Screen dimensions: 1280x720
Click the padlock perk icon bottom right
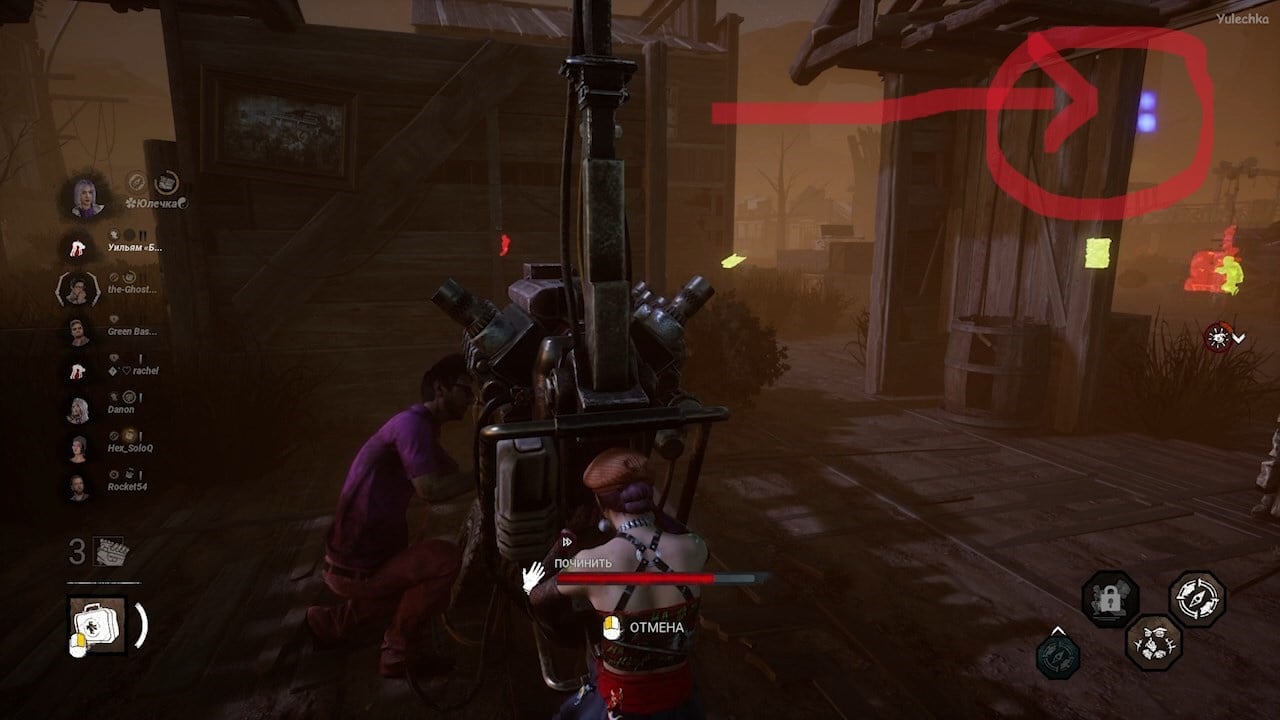[1108, 598]
